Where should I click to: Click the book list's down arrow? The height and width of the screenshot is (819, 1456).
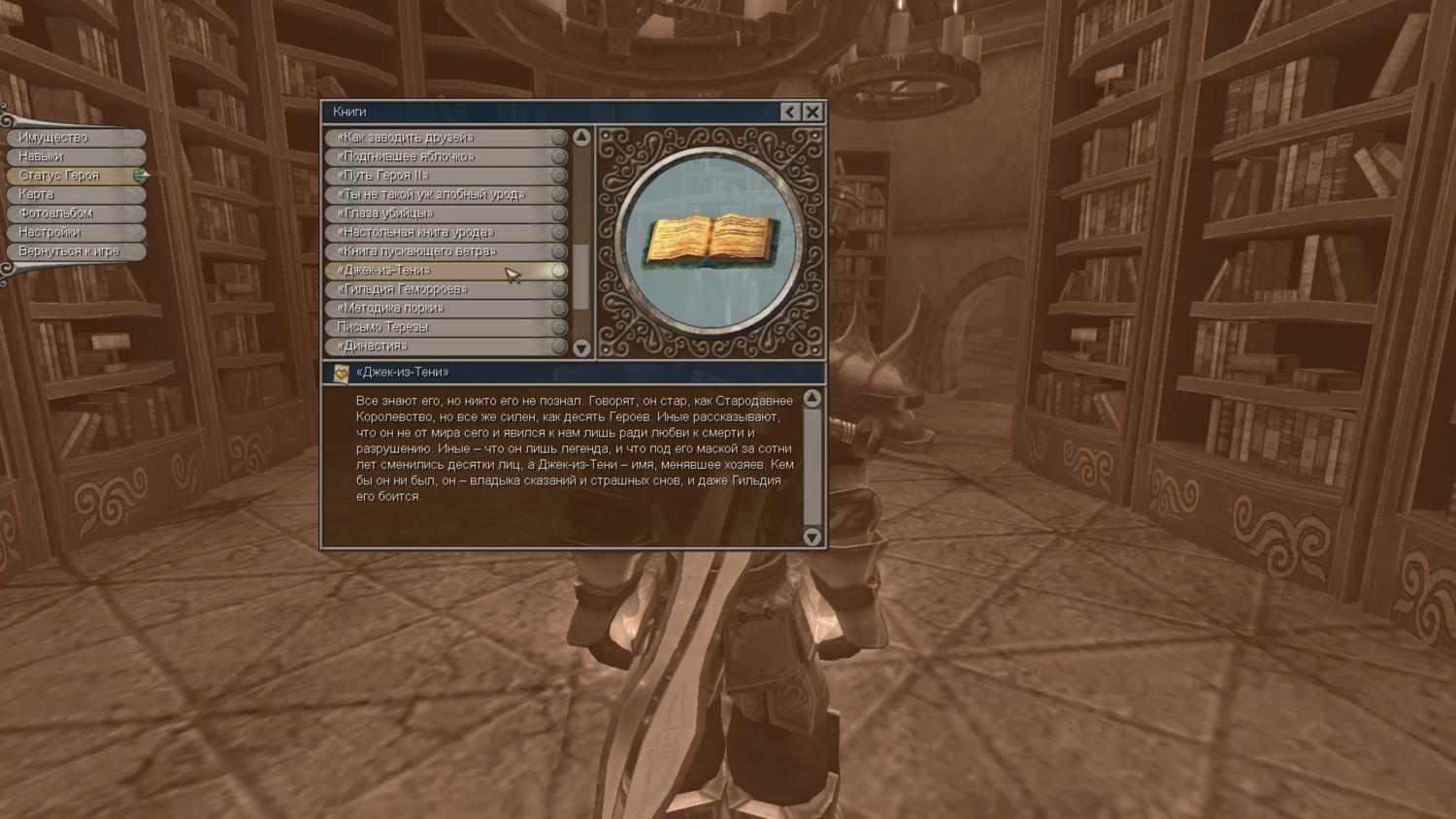(x=581, y=347)
